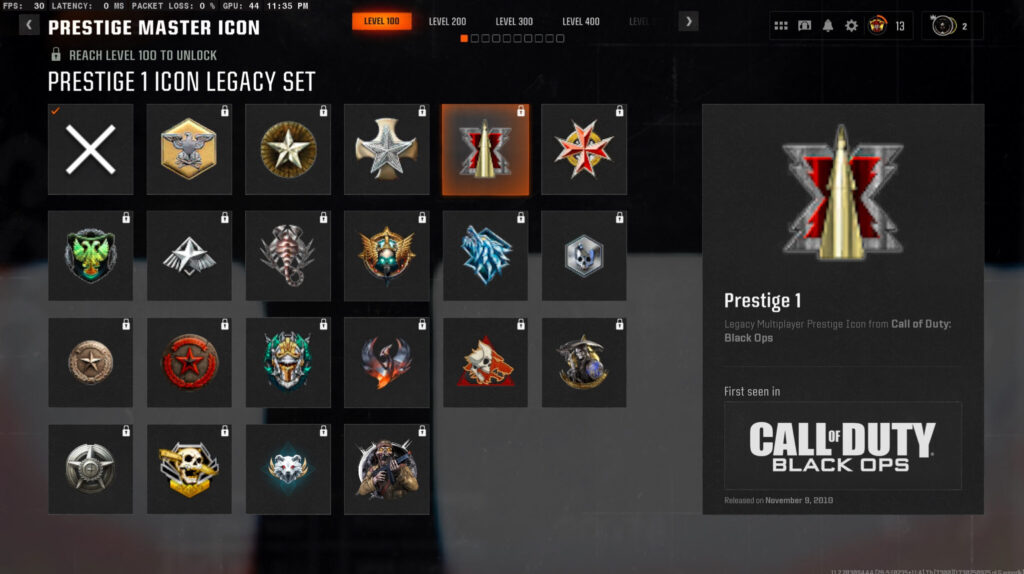
Task: Choose the gold hexagon eagle icon
Action: (x=189, y=150)
